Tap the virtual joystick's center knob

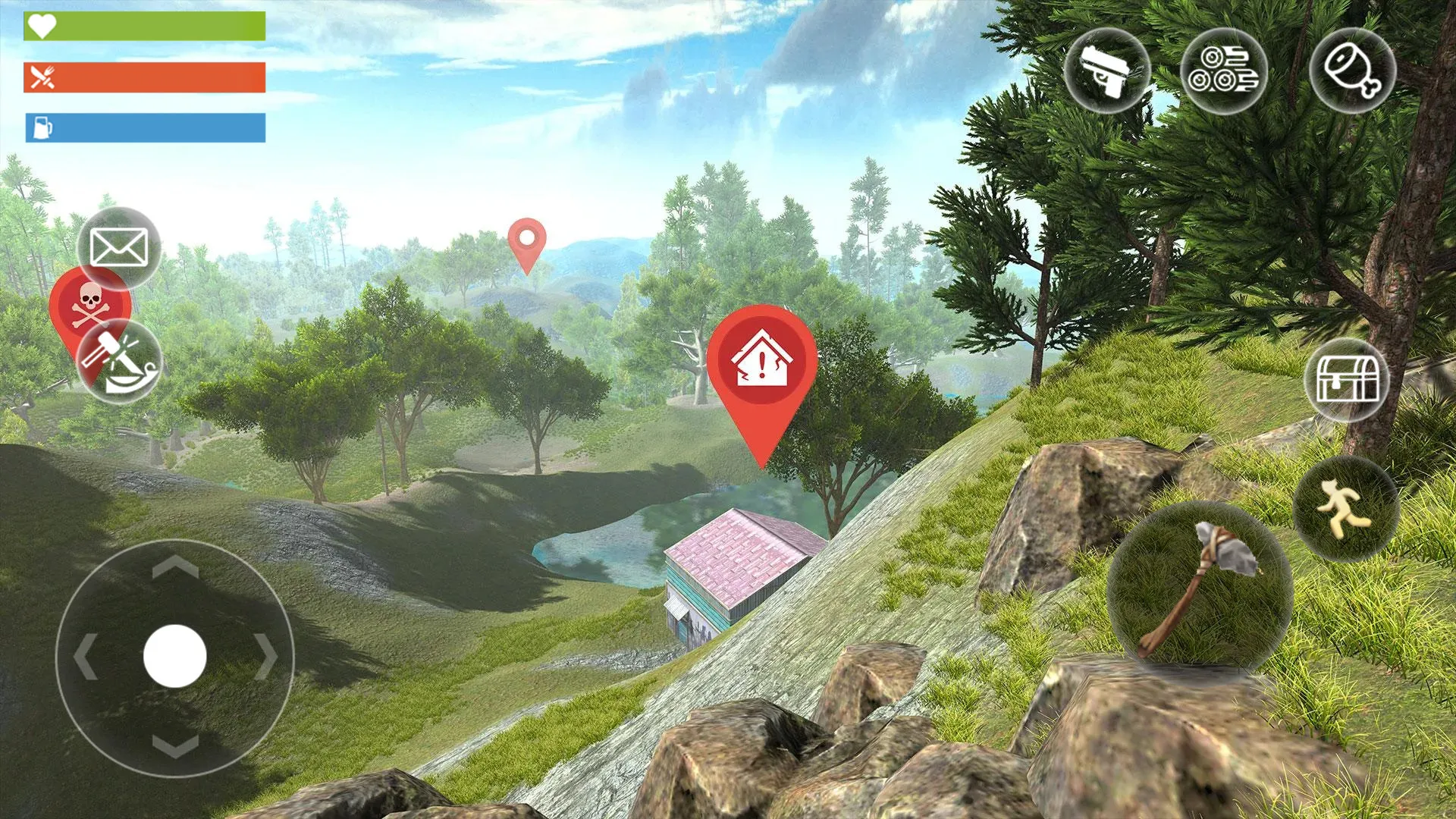click(x=175, y=656)
